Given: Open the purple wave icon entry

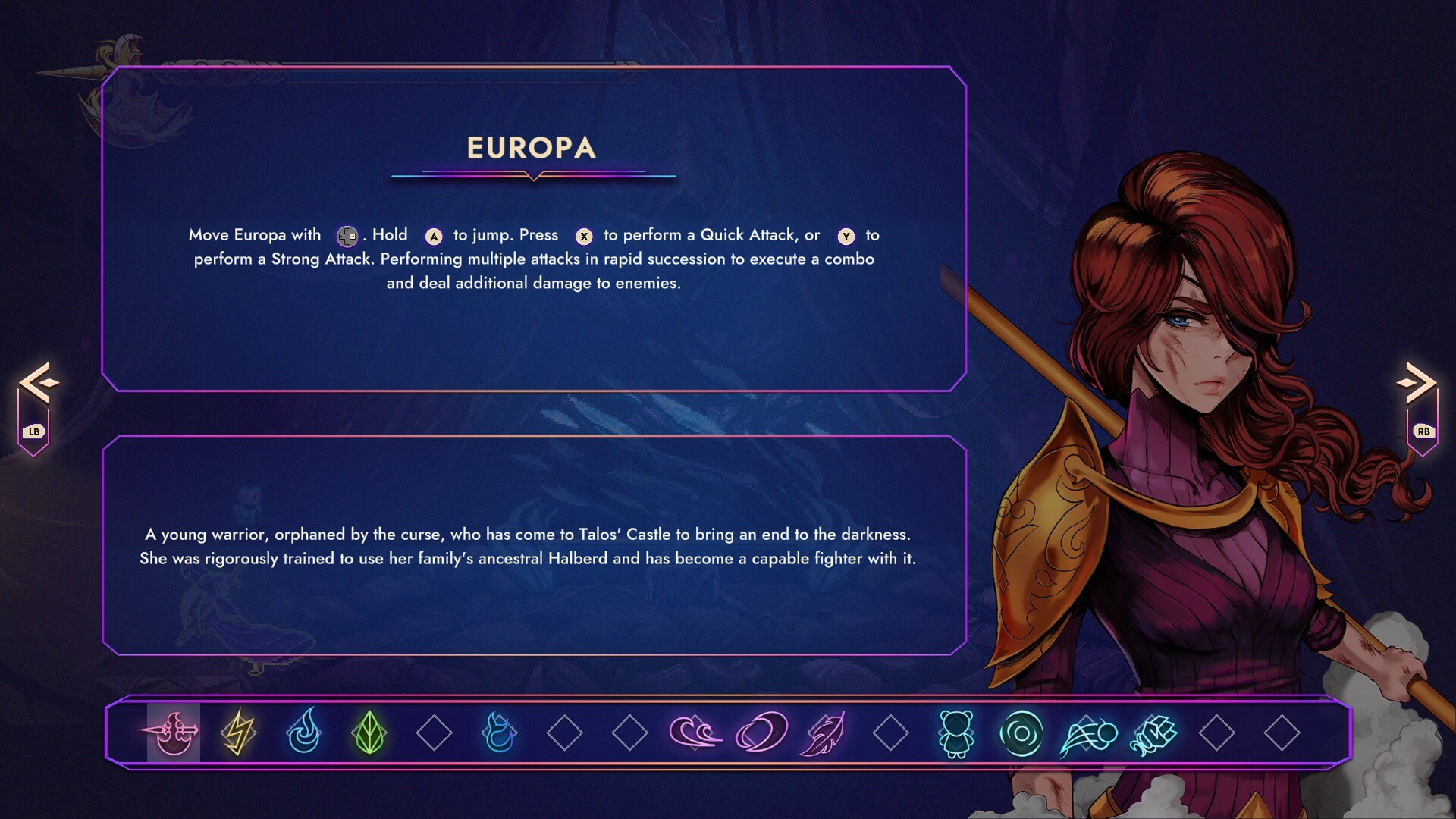Looking at the screenshot, I should point(695,733).
